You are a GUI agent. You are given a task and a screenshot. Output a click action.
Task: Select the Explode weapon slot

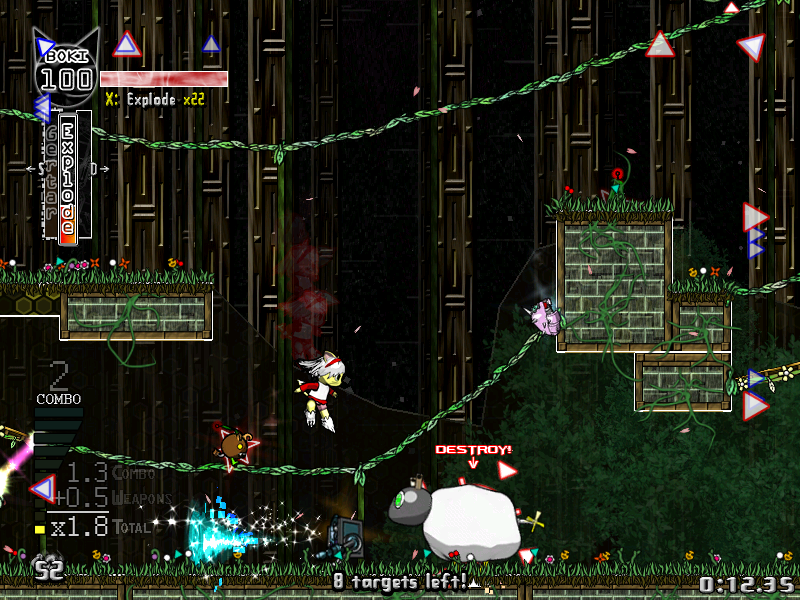(67, 177)
